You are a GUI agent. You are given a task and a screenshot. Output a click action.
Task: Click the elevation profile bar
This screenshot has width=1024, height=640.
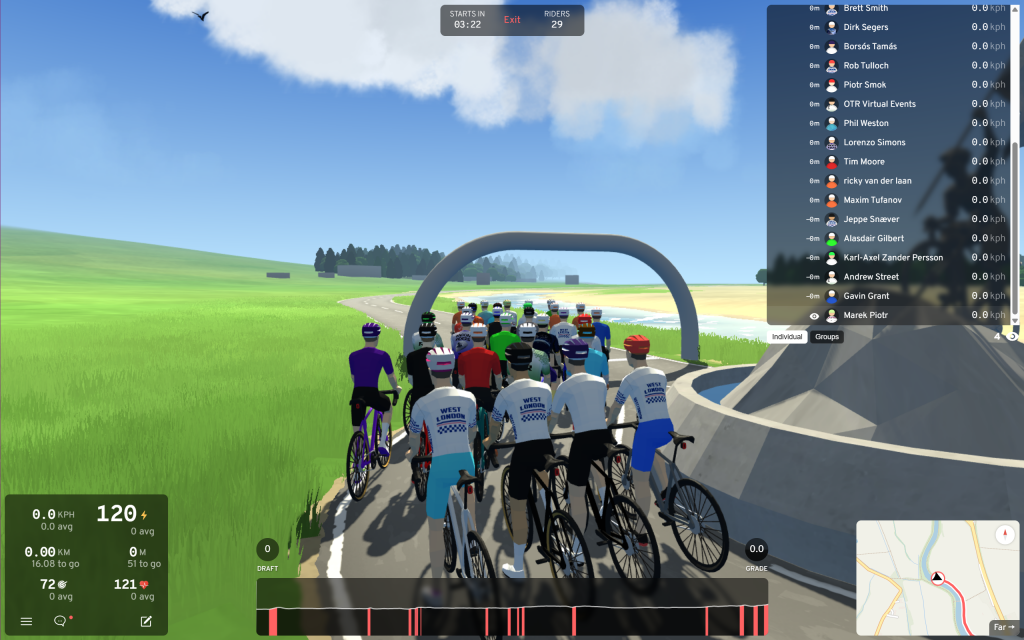pos(512,607)
